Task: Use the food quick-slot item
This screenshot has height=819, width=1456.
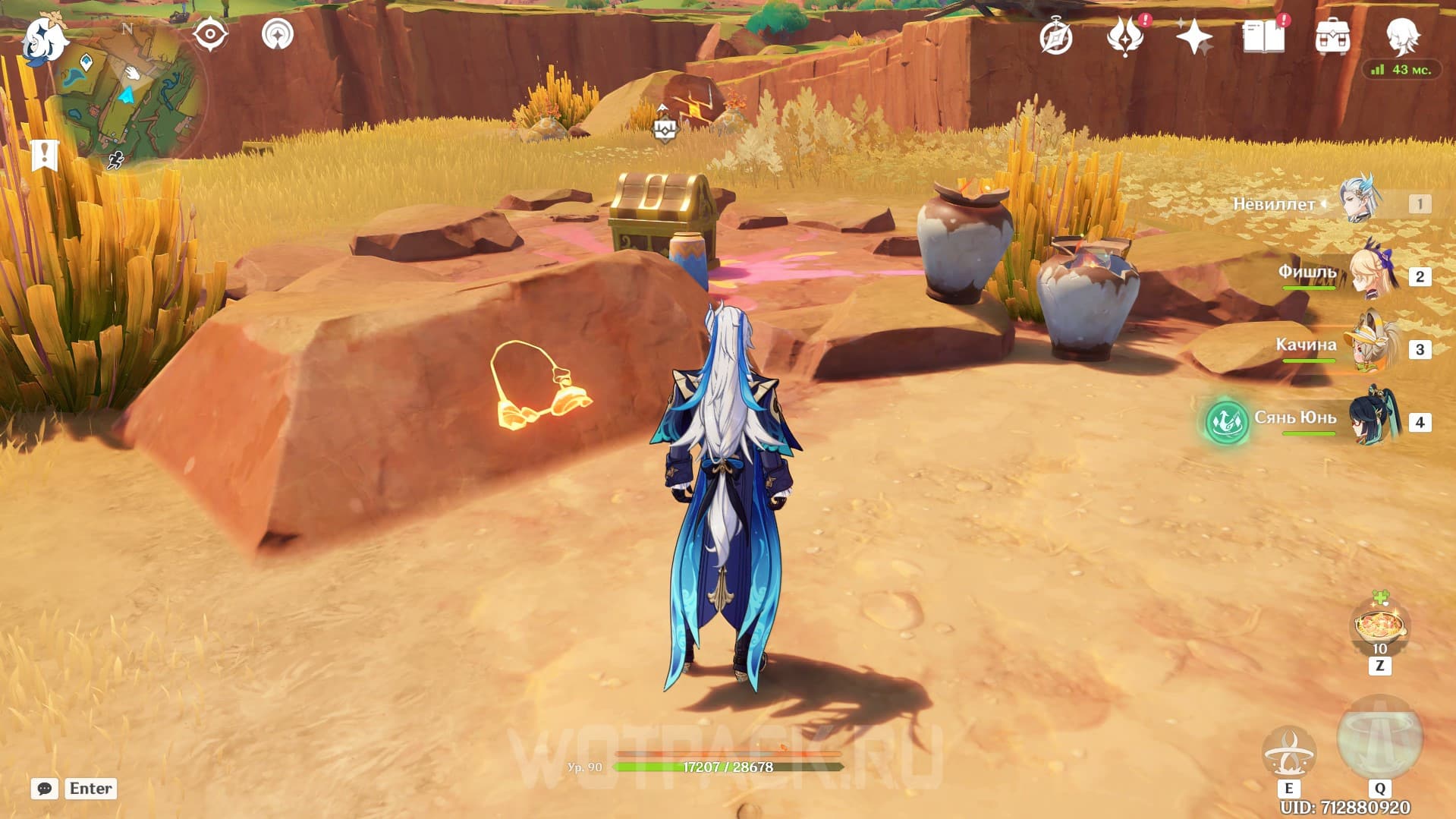Action: click(x=1379, y=627)
